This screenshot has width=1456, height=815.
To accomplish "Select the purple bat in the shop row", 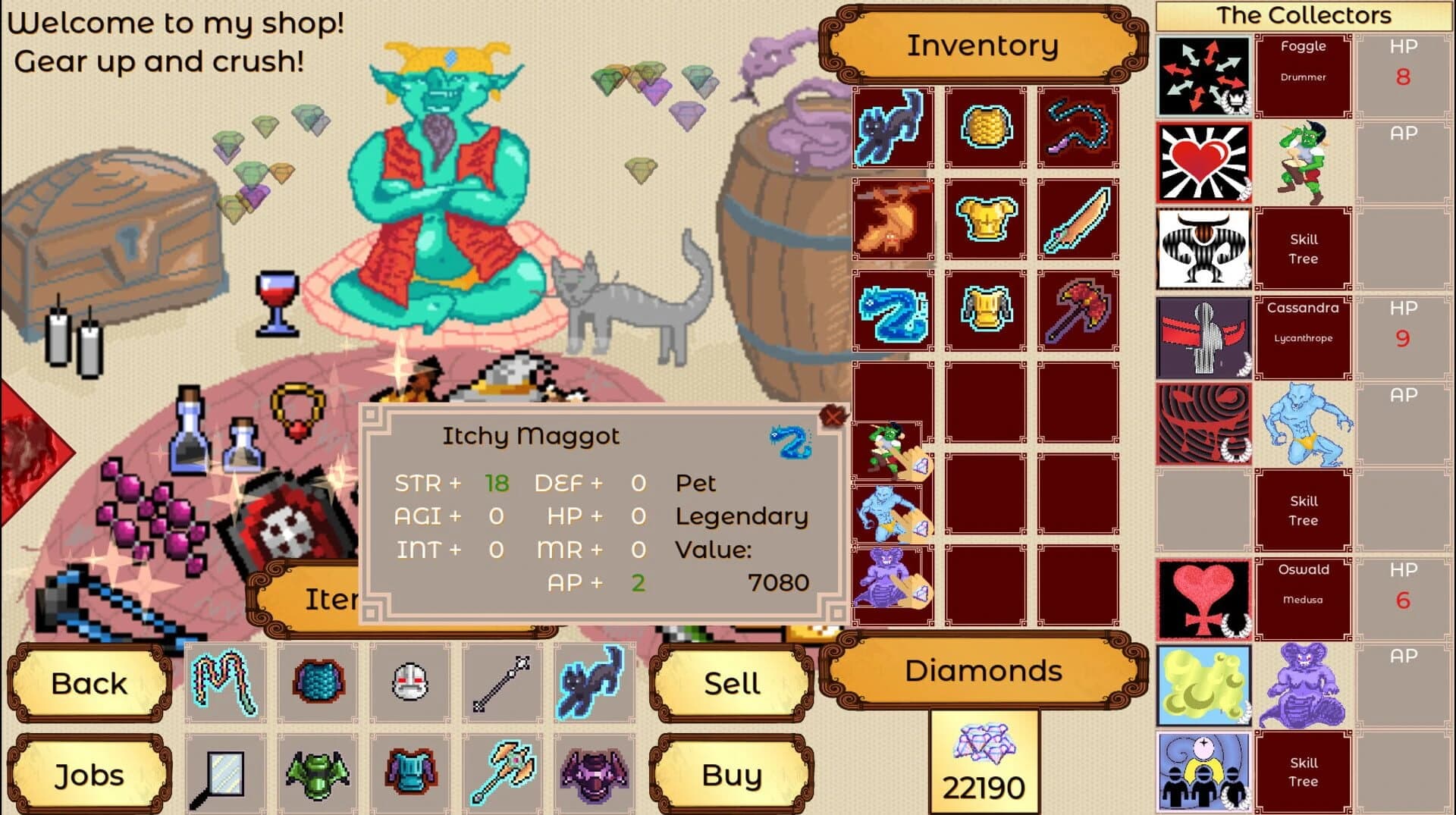I will (x=595, y=773).
